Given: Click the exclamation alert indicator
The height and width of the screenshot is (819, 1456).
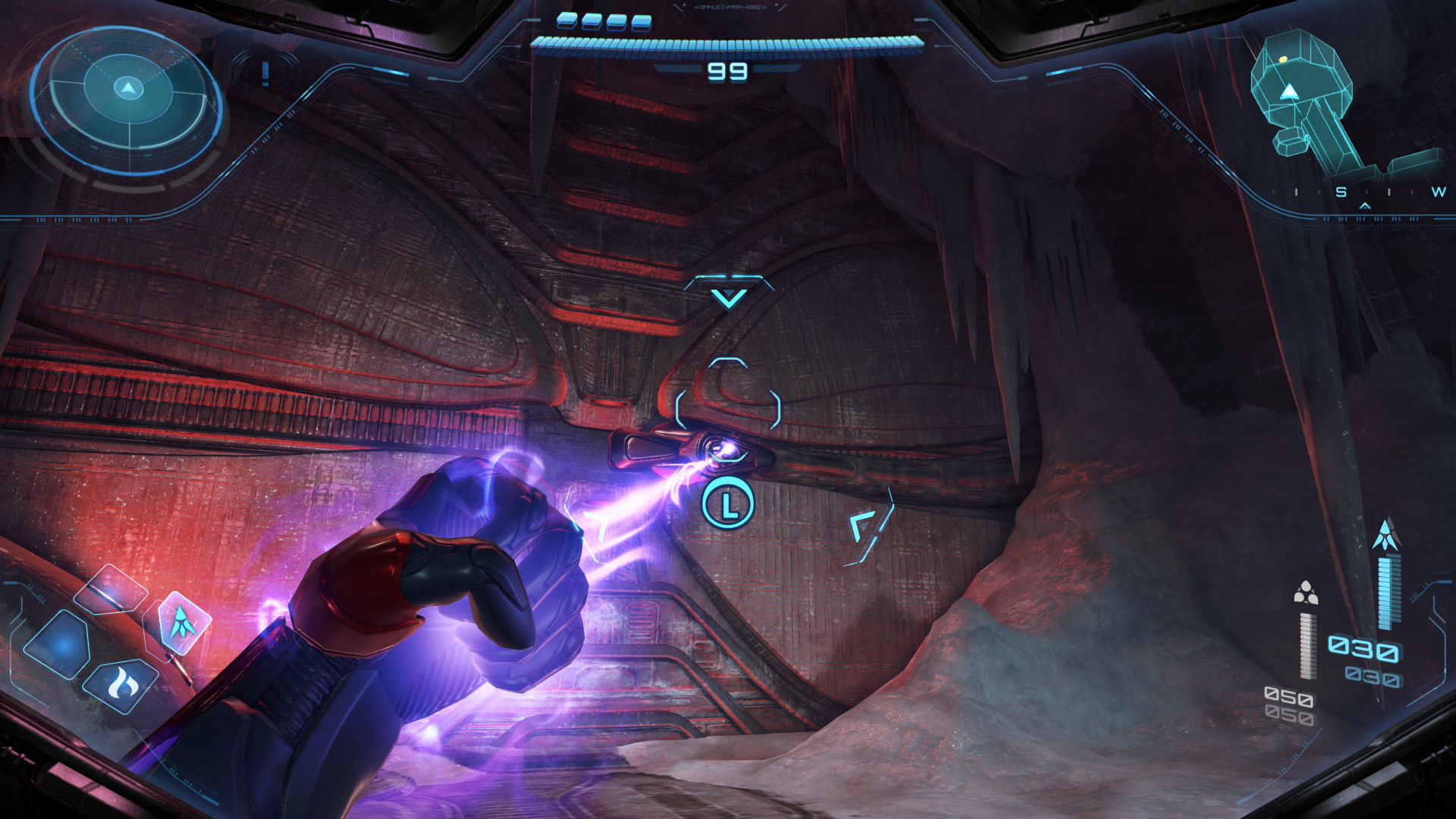Looking at the screenshot, I should pos(265,74).
